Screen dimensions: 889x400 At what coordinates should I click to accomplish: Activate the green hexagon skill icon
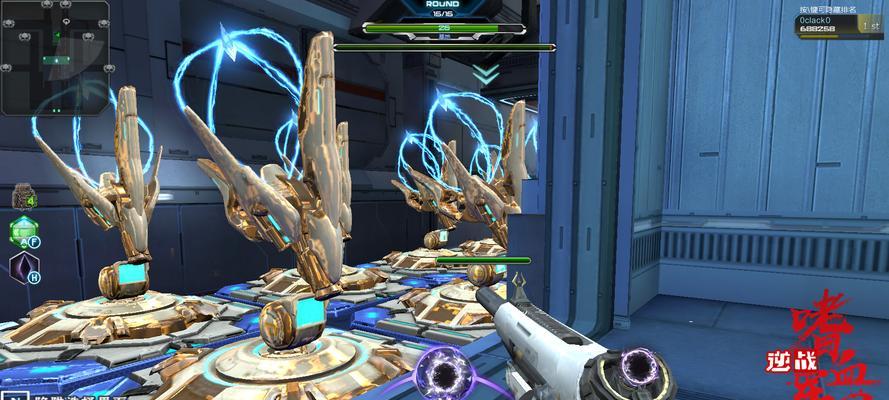22,233
